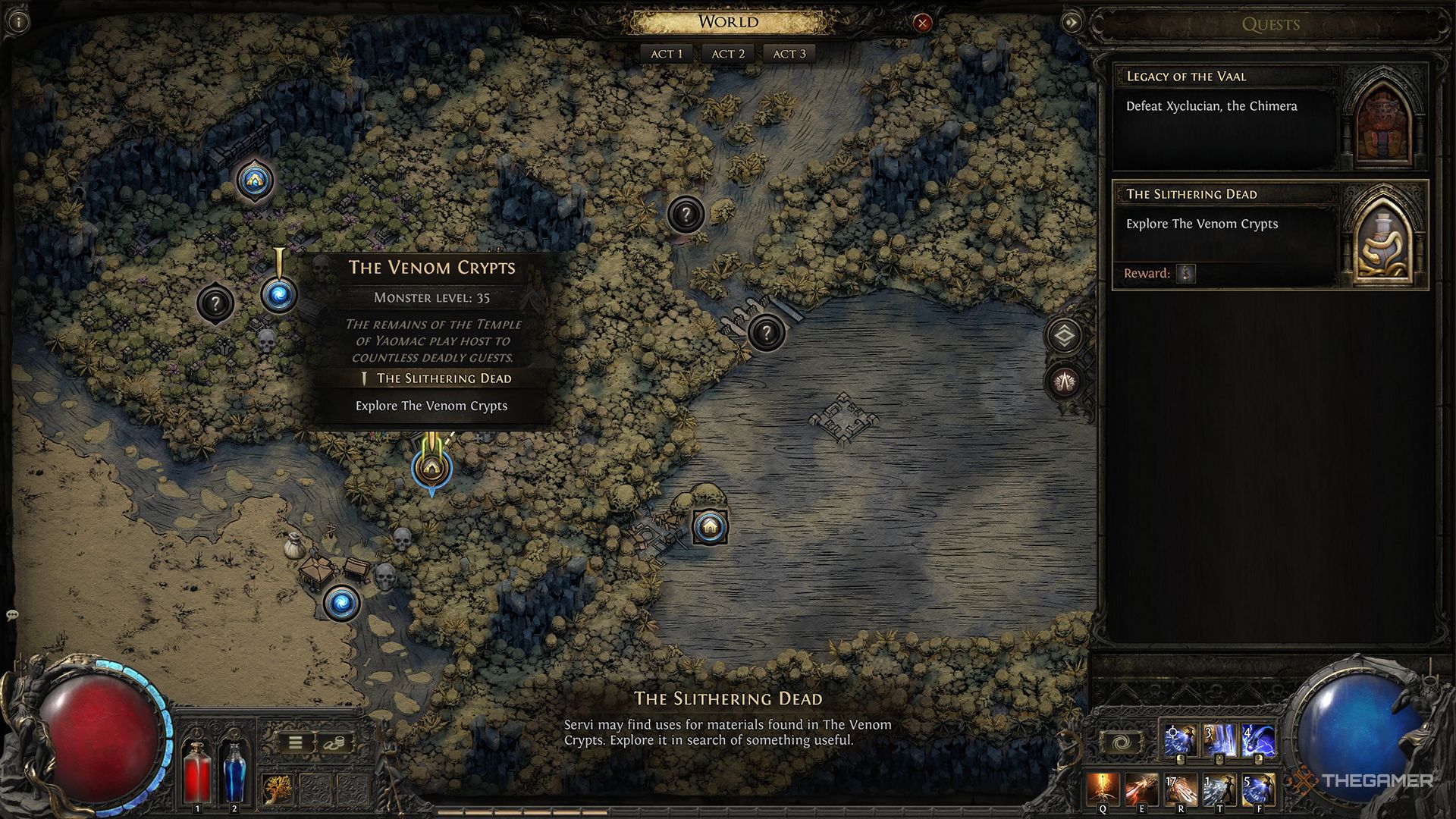
Task: Travel to The Venom Crypts waypoint
Action: pos(278,295)
